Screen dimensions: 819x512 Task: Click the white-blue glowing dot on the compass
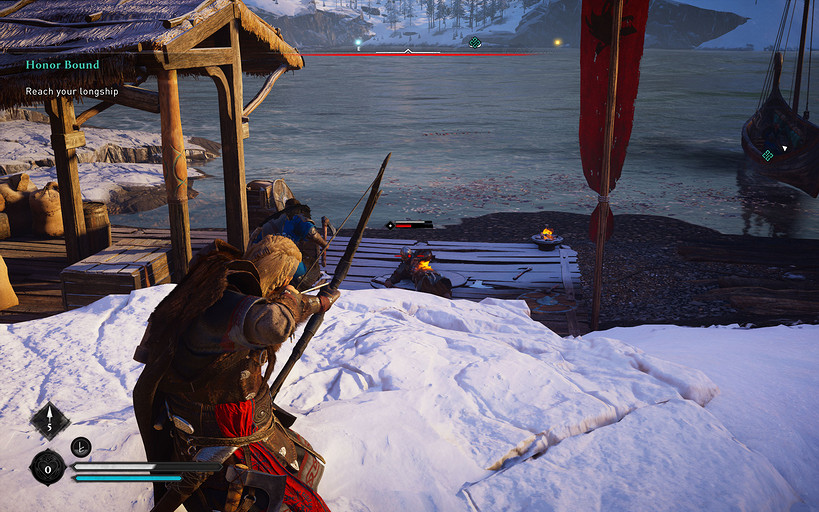point(358,44)
